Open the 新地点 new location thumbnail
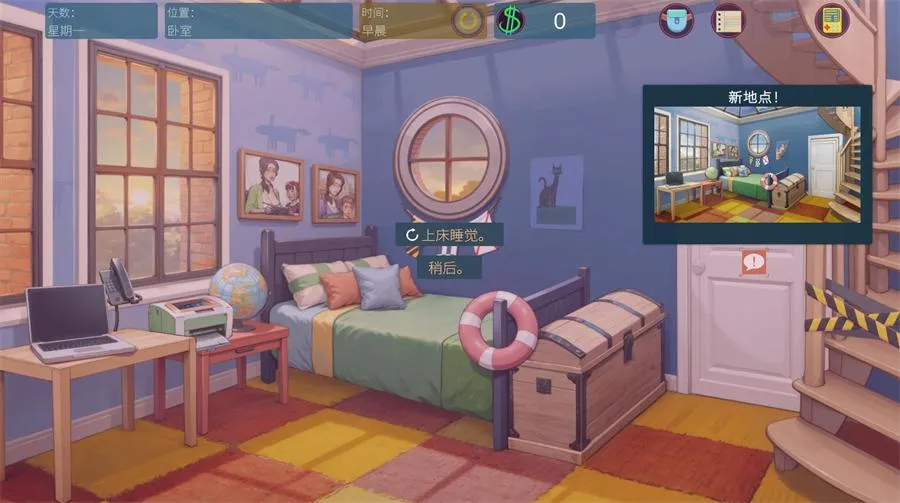The width and height of the screenshot is (900, 503). [x=757, y=164]
